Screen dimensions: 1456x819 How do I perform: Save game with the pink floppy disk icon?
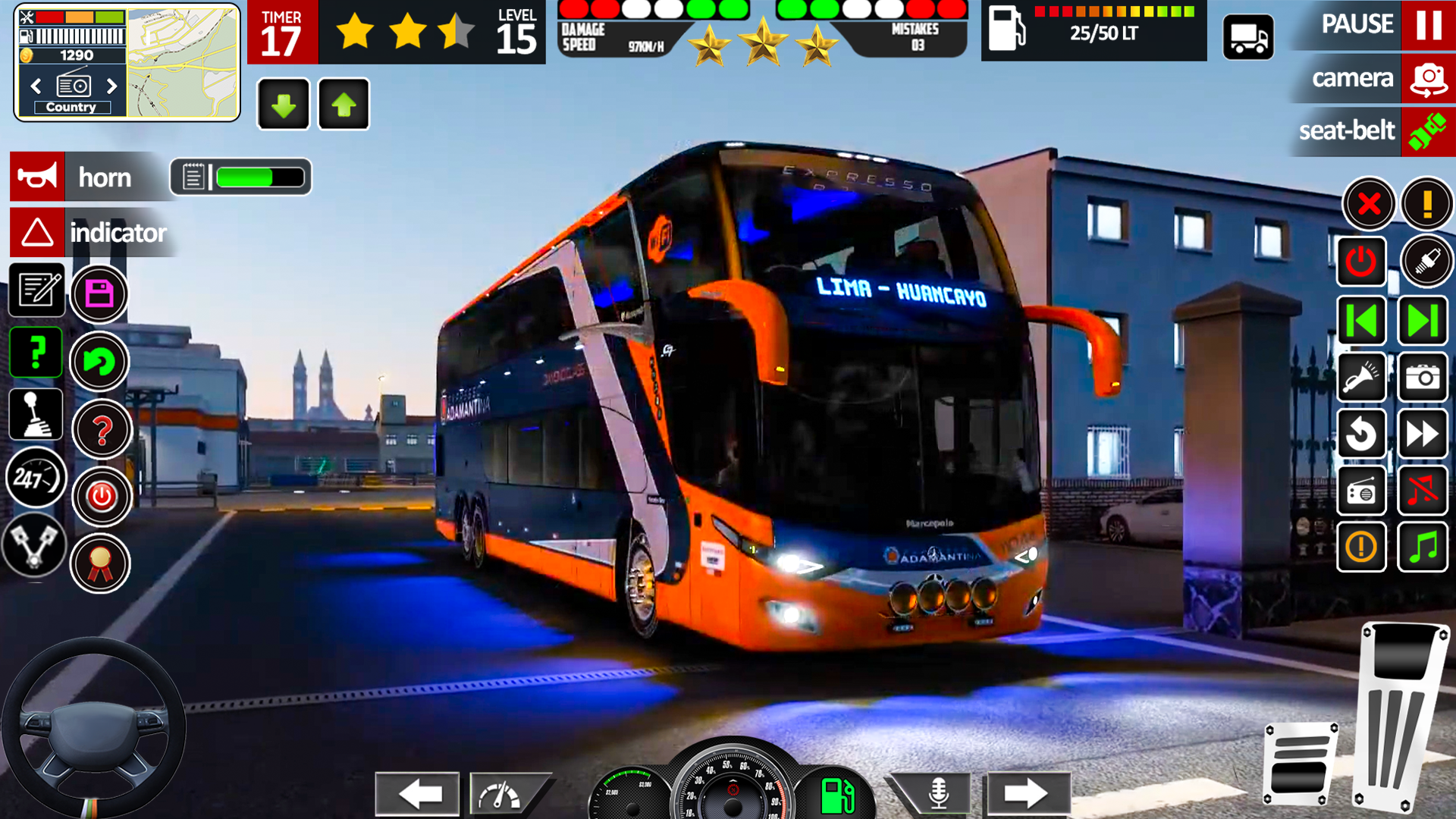[x=99, y=293]
